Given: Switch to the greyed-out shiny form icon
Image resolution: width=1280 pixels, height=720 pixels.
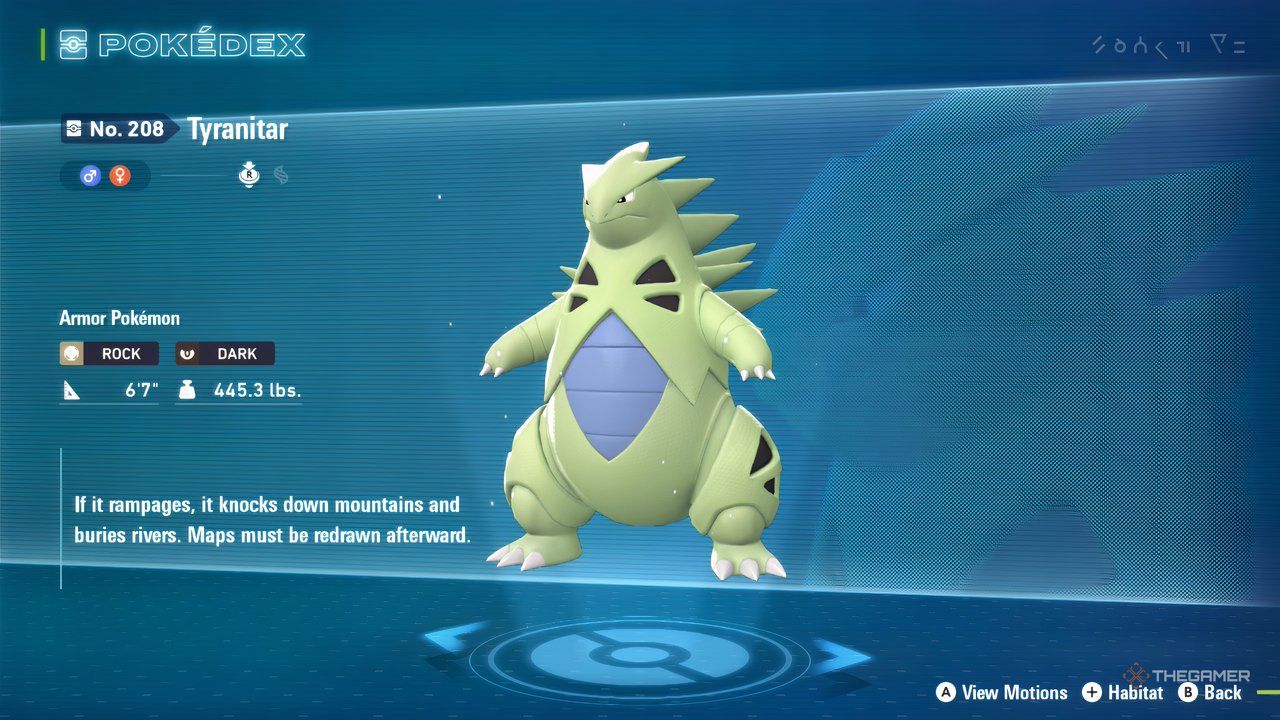Looking at the screenshot, I should coord(281,176).
